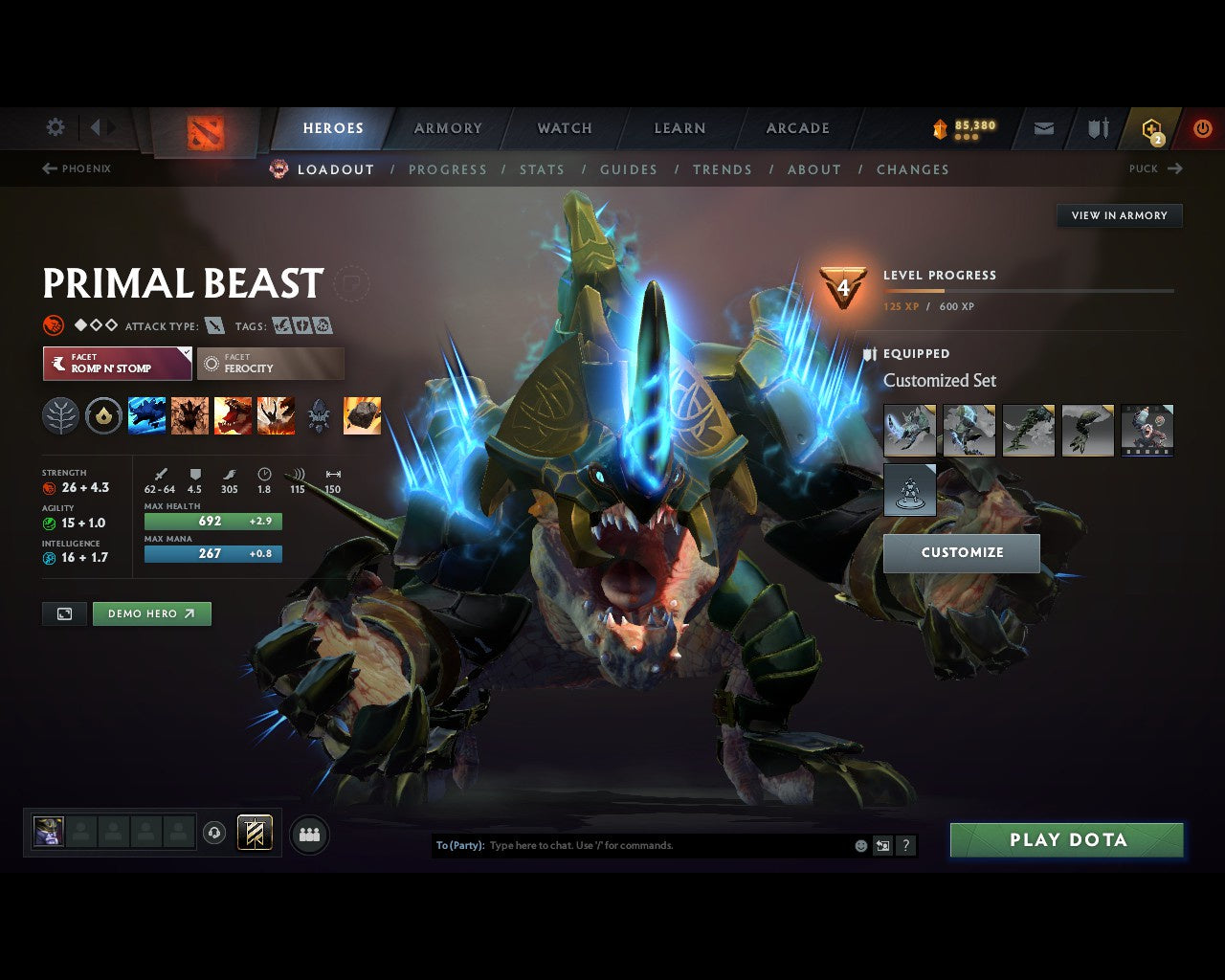Click the power/quit icon in the top right
This screenshot has height=980, width=1225.
1203,127
